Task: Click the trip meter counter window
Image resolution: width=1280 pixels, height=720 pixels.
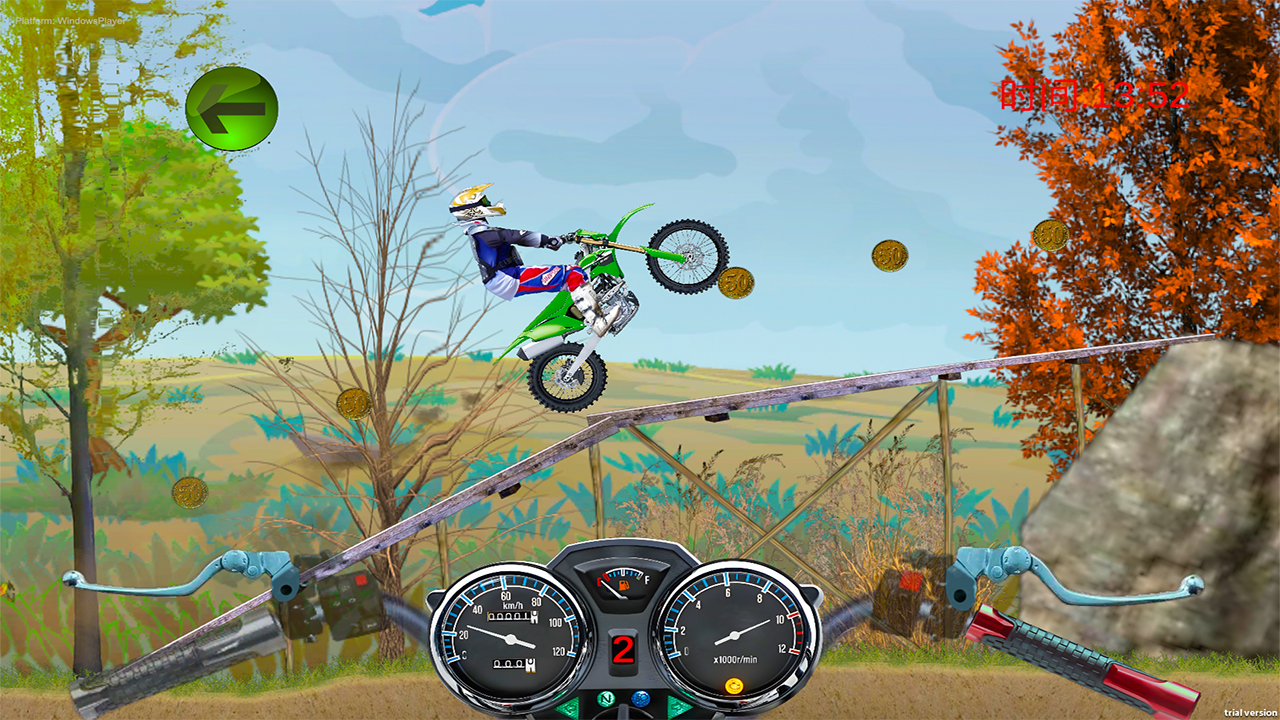Action: 512,663
